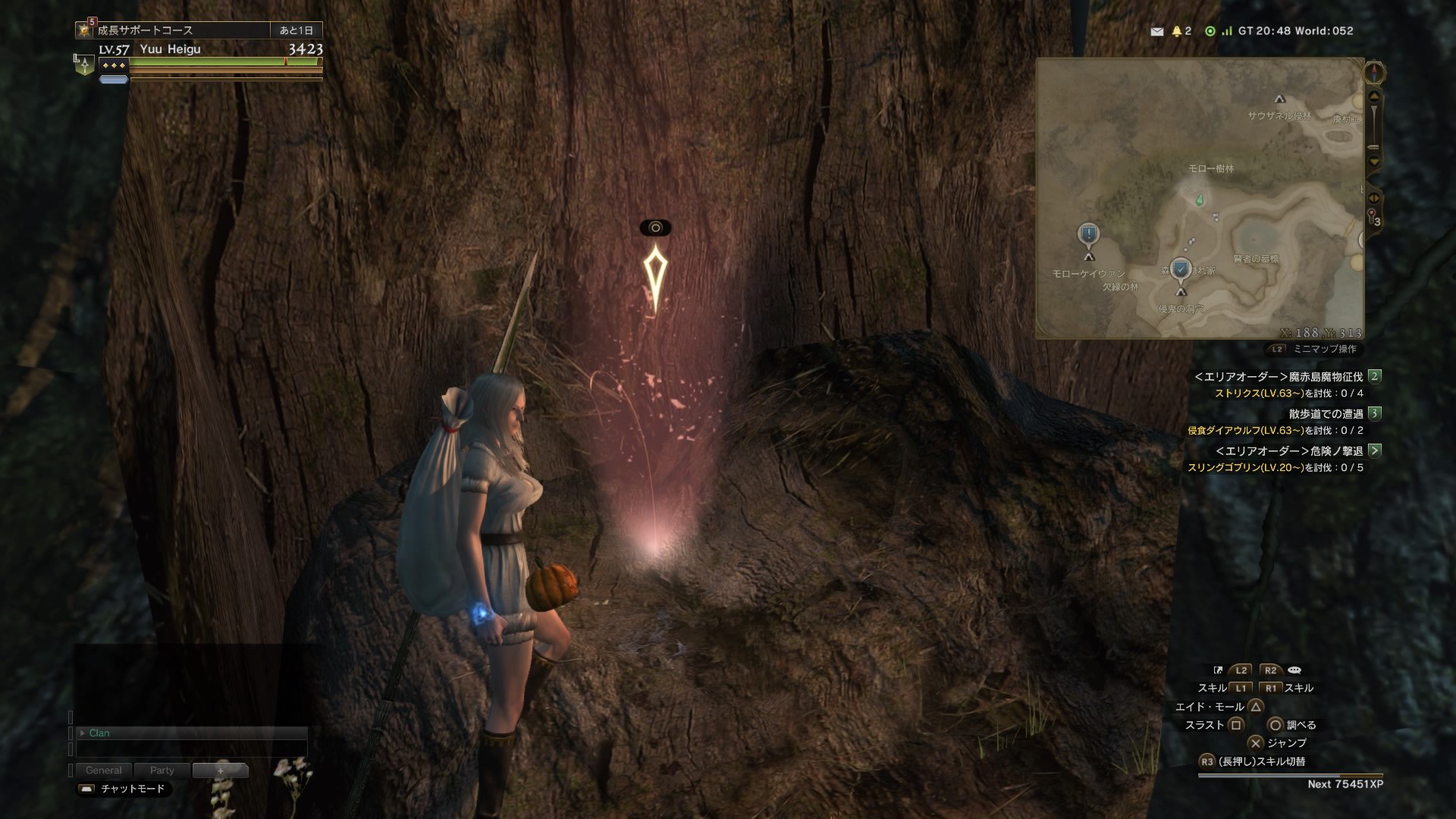Switch to the Party chat tab
Viewport: 1456px width, 819px height.
point(162,770)
